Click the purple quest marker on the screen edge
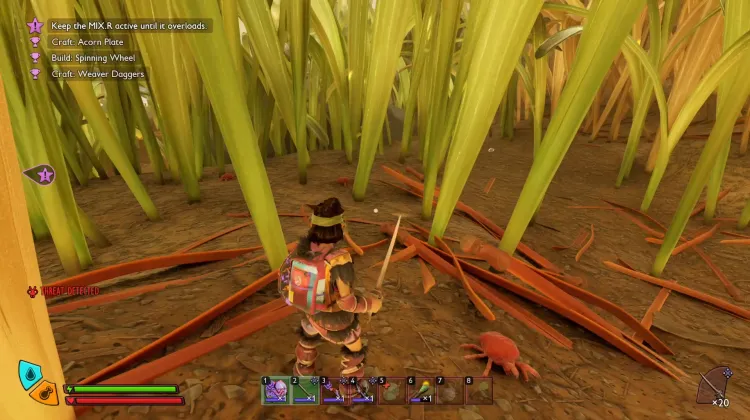Screen dimensions: 750x420 click(42, 175)
